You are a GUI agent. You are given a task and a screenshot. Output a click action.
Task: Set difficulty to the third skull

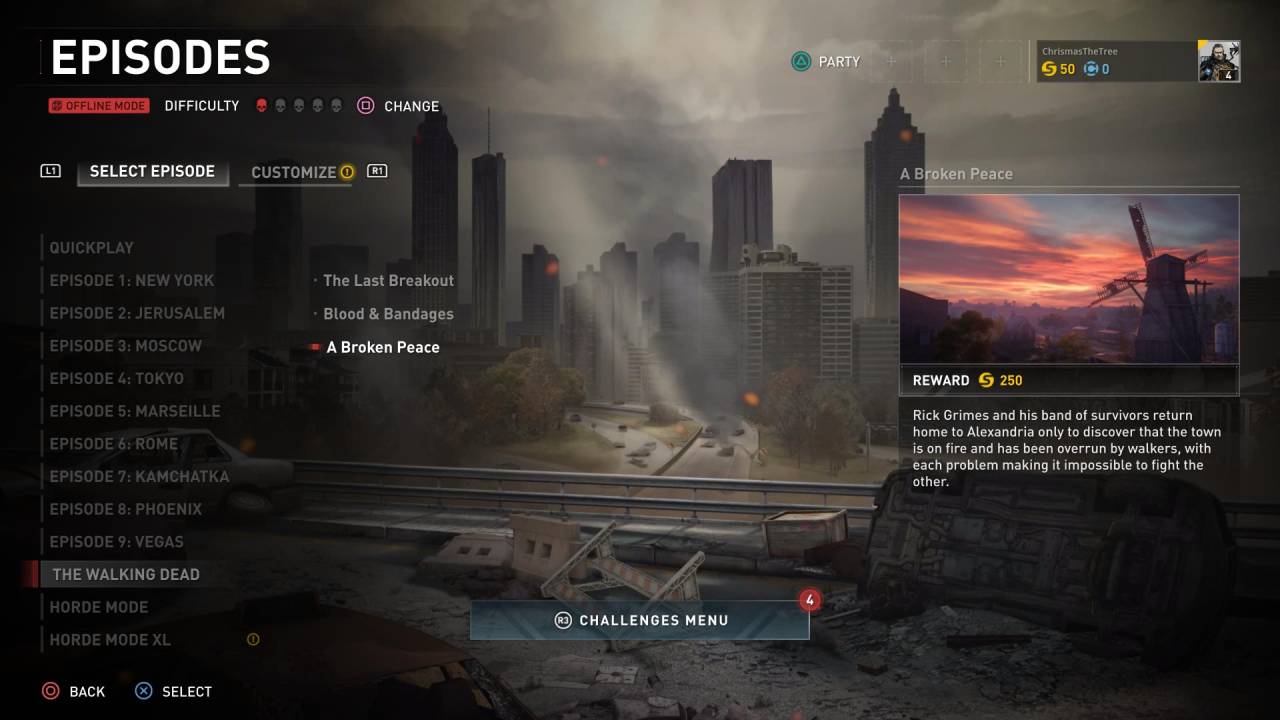(297, 105)
